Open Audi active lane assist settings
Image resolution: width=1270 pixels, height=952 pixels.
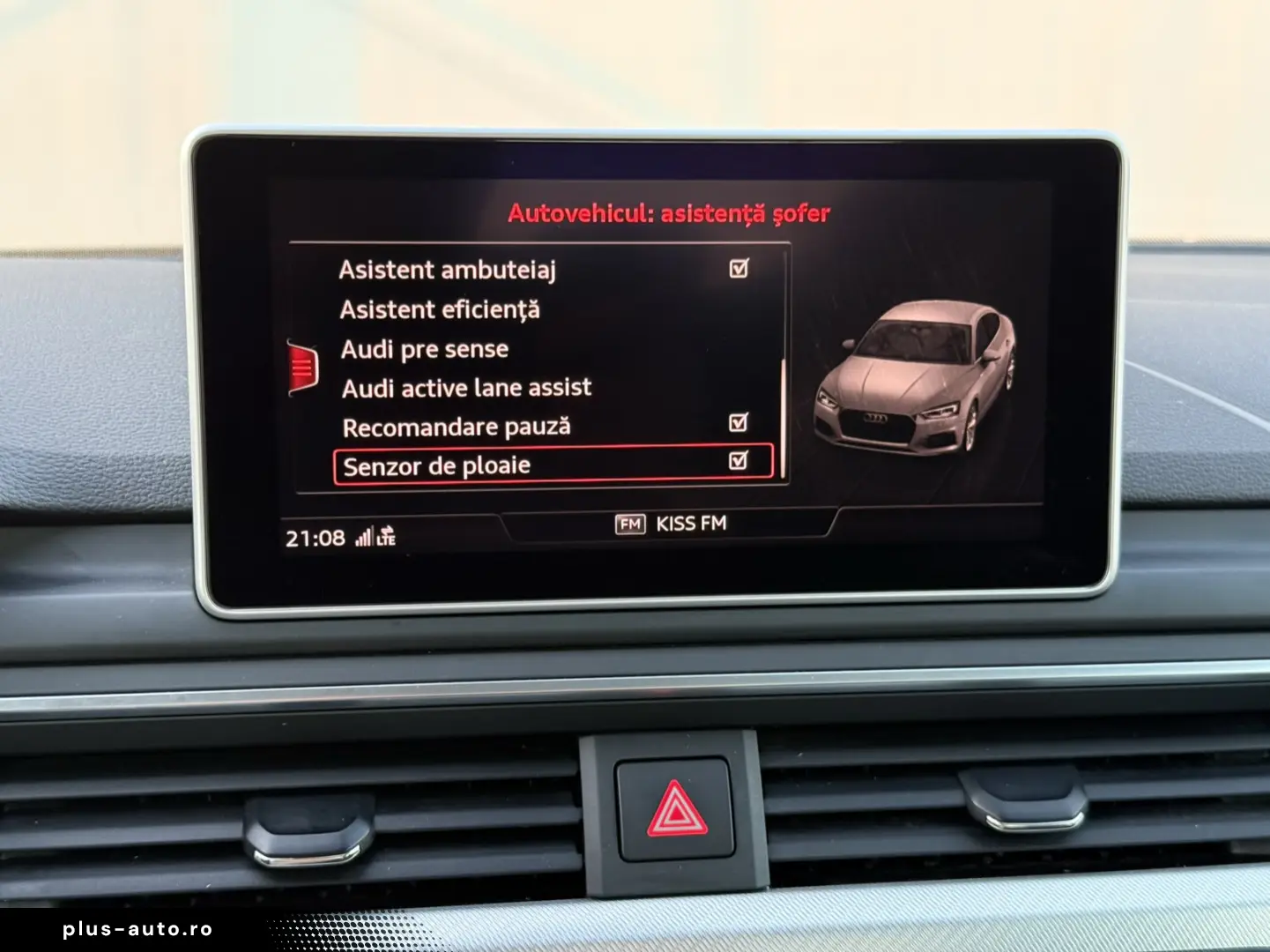click(x=467, y=387)
